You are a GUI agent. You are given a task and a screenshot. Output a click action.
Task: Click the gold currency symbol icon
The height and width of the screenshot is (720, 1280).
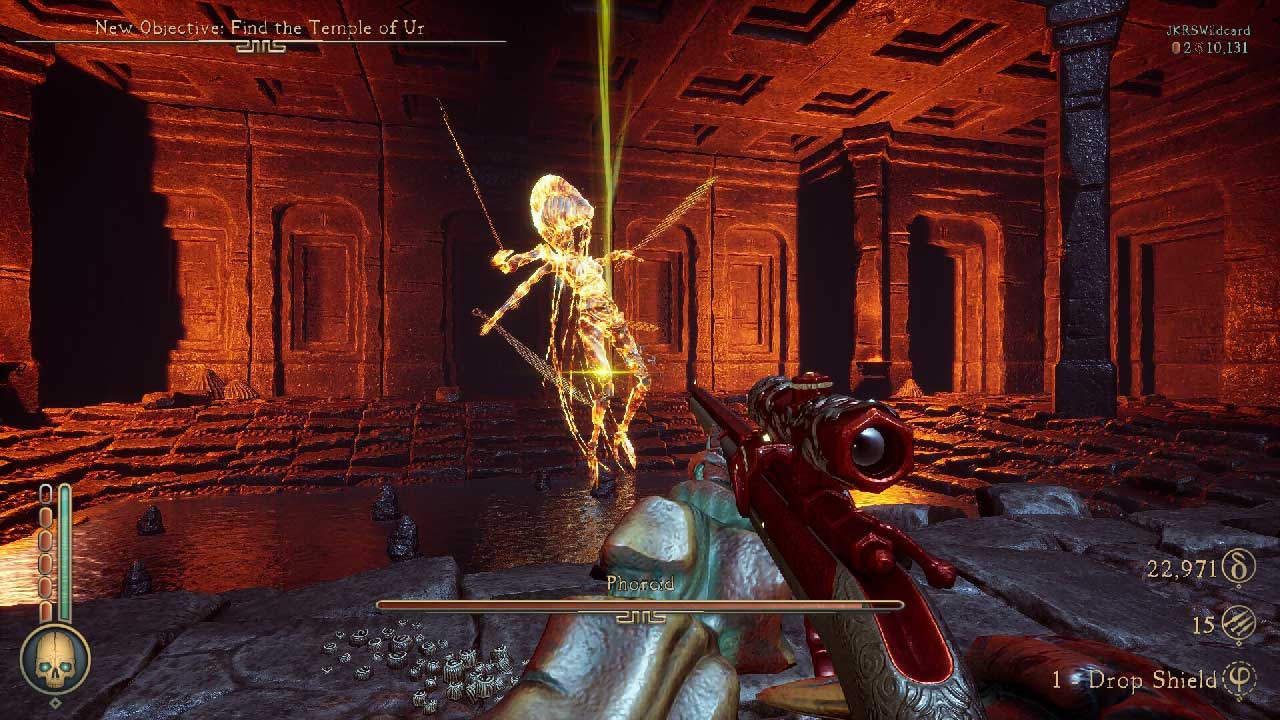[x=1239, y=570]
